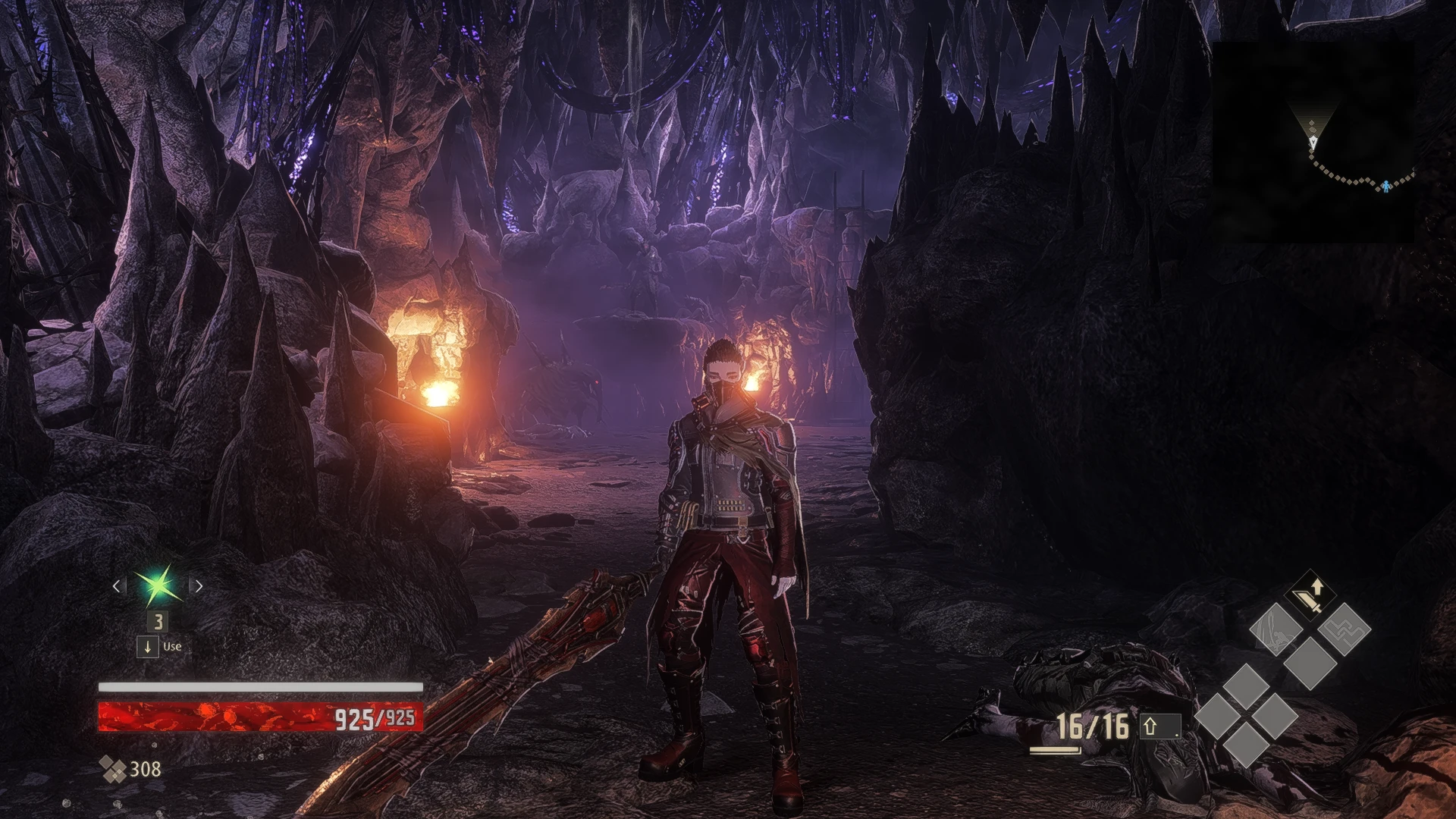Activate the maze pattern gift slot

point(1344,629)
